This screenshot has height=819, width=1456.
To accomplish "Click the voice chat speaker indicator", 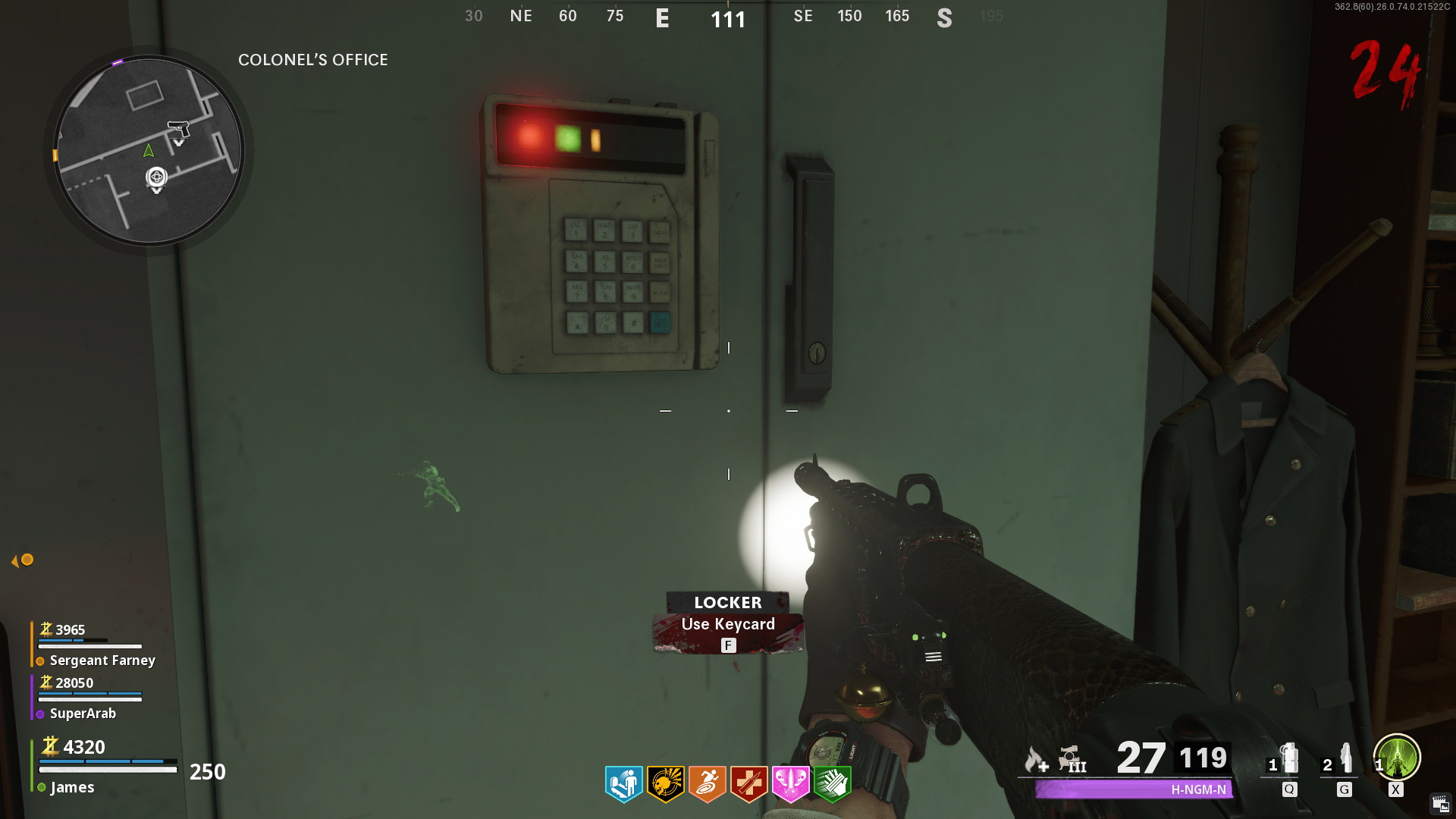I will 20,560.
